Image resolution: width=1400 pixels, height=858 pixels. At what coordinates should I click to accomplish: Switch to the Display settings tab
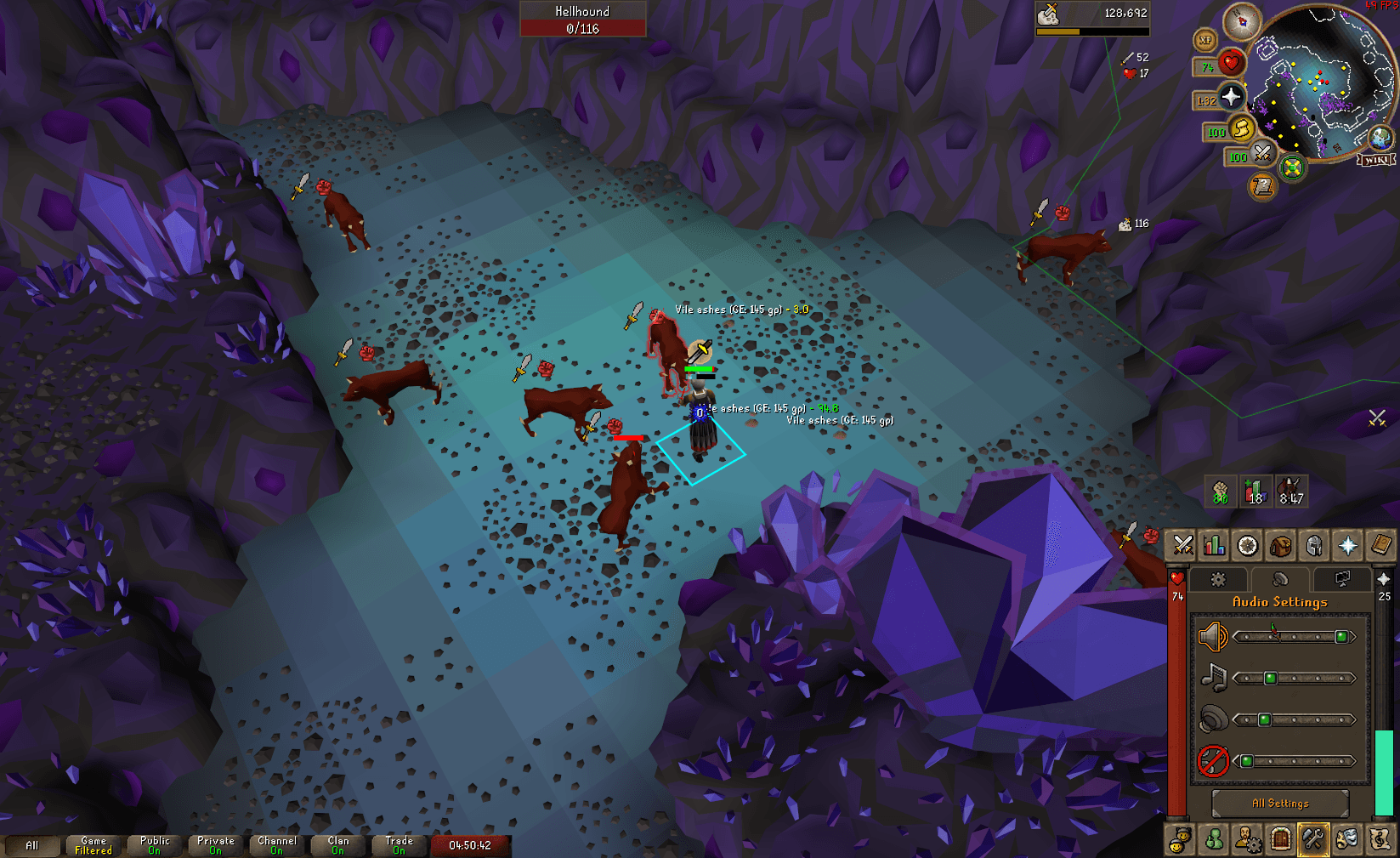point(1343,579)
